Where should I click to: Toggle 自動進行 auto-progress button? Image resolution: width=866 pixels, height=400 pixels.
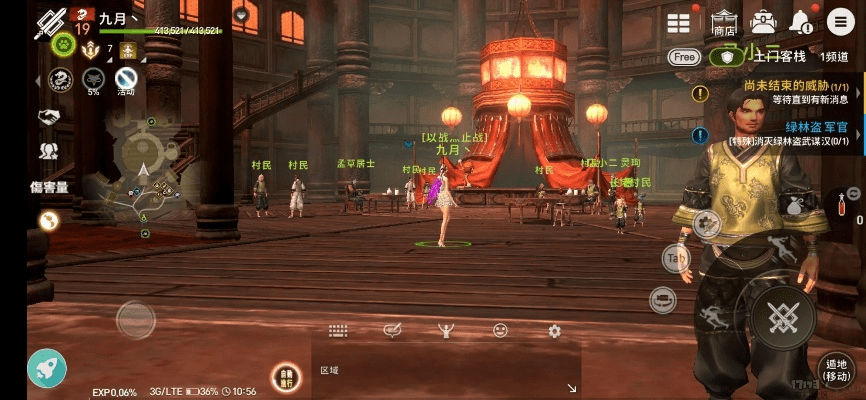[x=285, y=376]
